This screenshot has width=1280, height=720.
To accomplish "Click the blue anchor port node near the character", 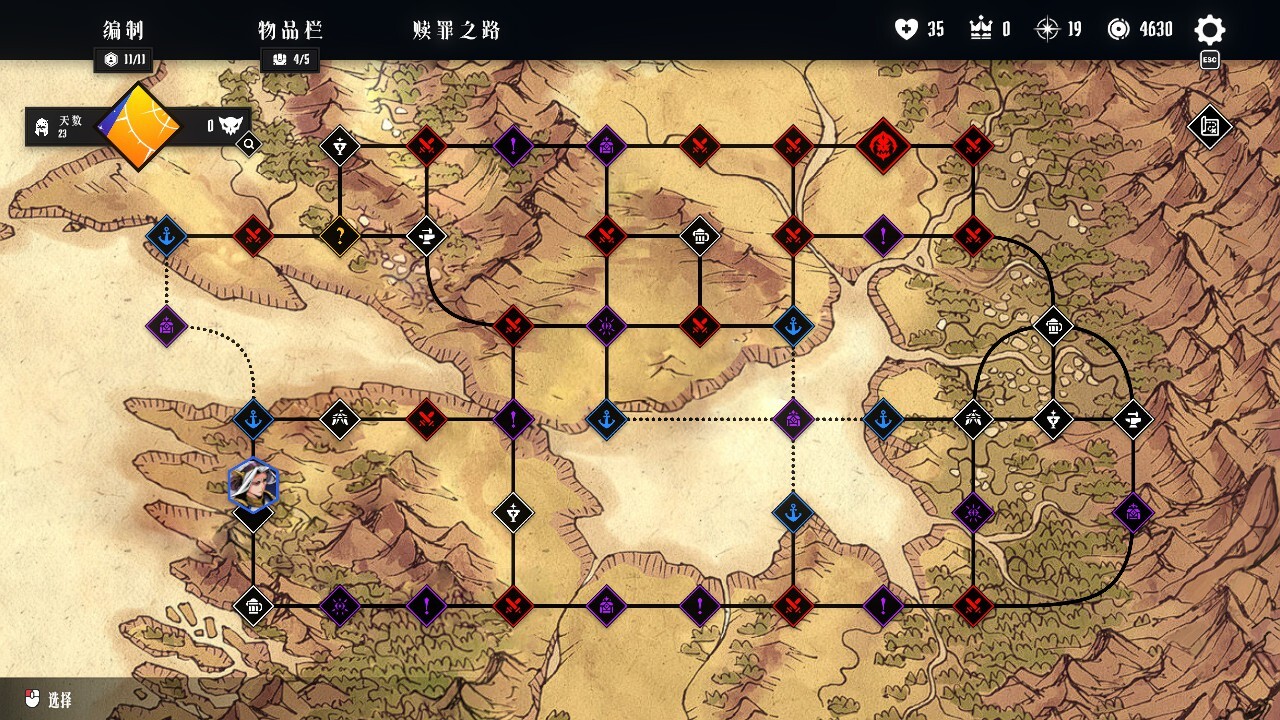I will [x=253, y=420].
